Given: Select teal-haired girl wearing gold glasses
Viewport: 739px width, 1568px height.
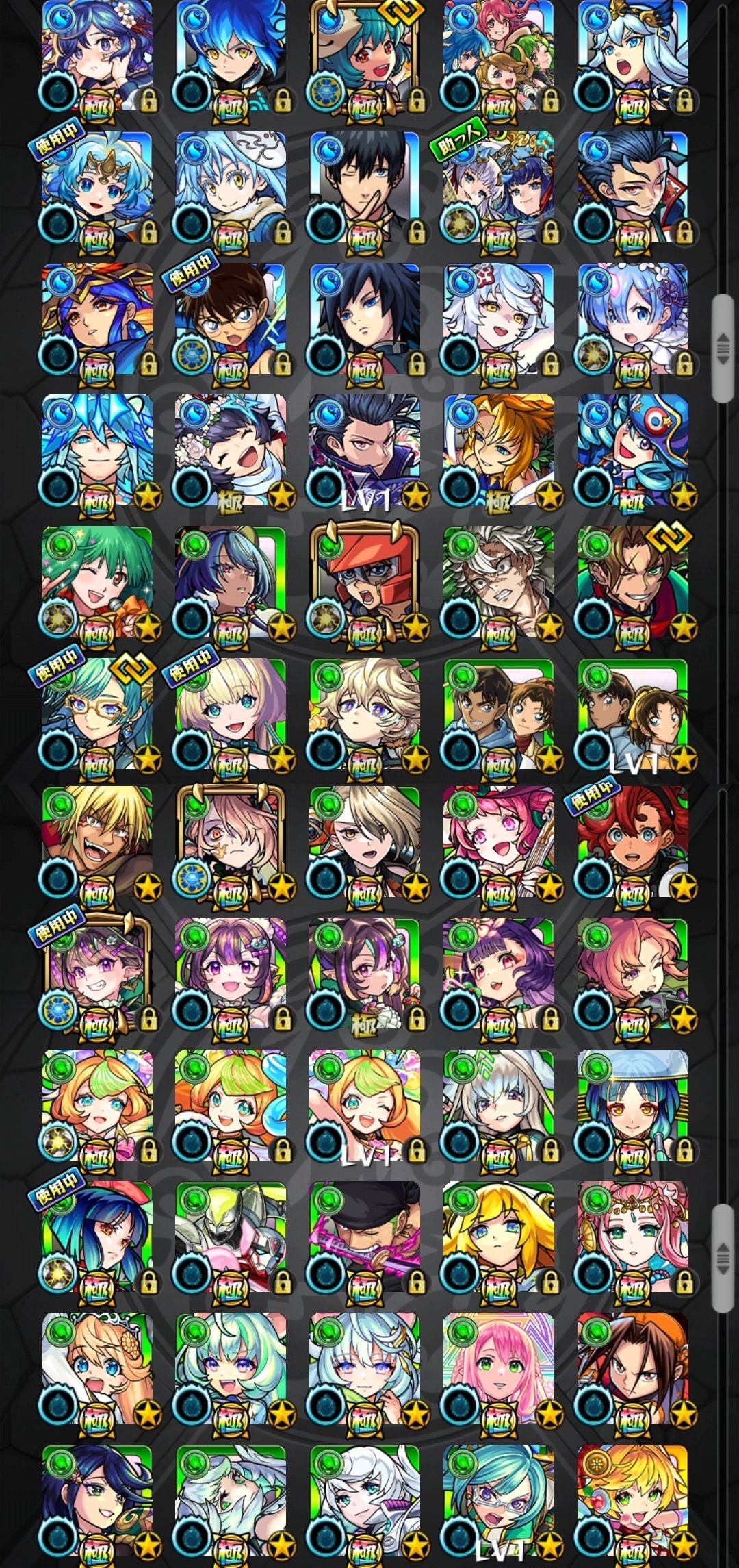Looking at the screenshot, I should click(x=96, y=715).
